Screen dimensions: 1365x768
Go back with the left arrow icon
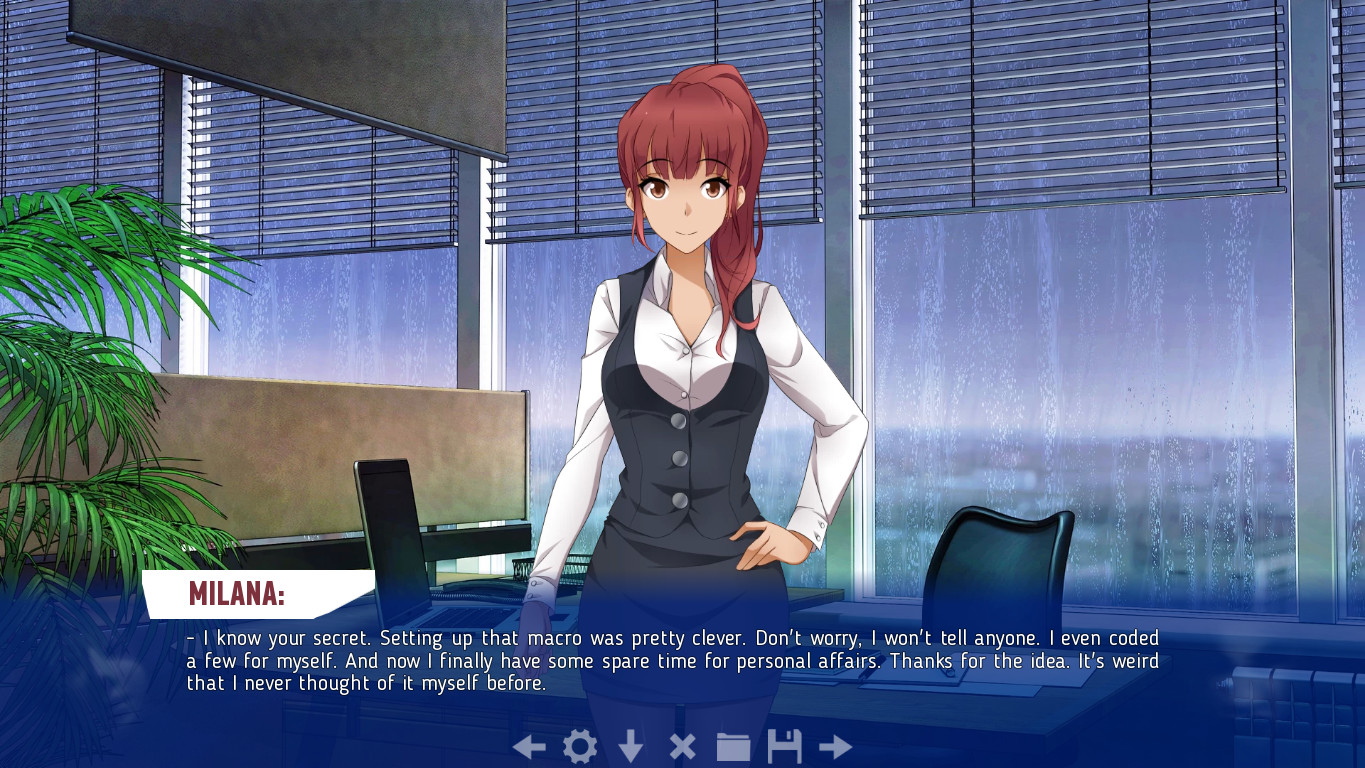[529, 747]
